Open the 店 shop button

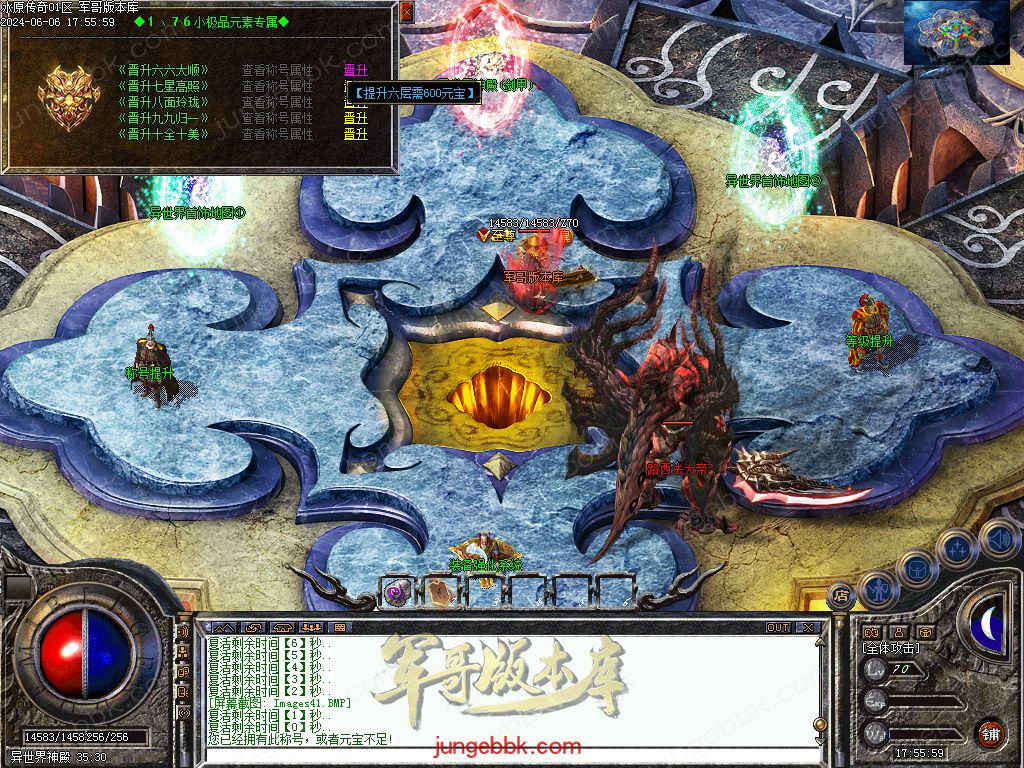[841, 594]
